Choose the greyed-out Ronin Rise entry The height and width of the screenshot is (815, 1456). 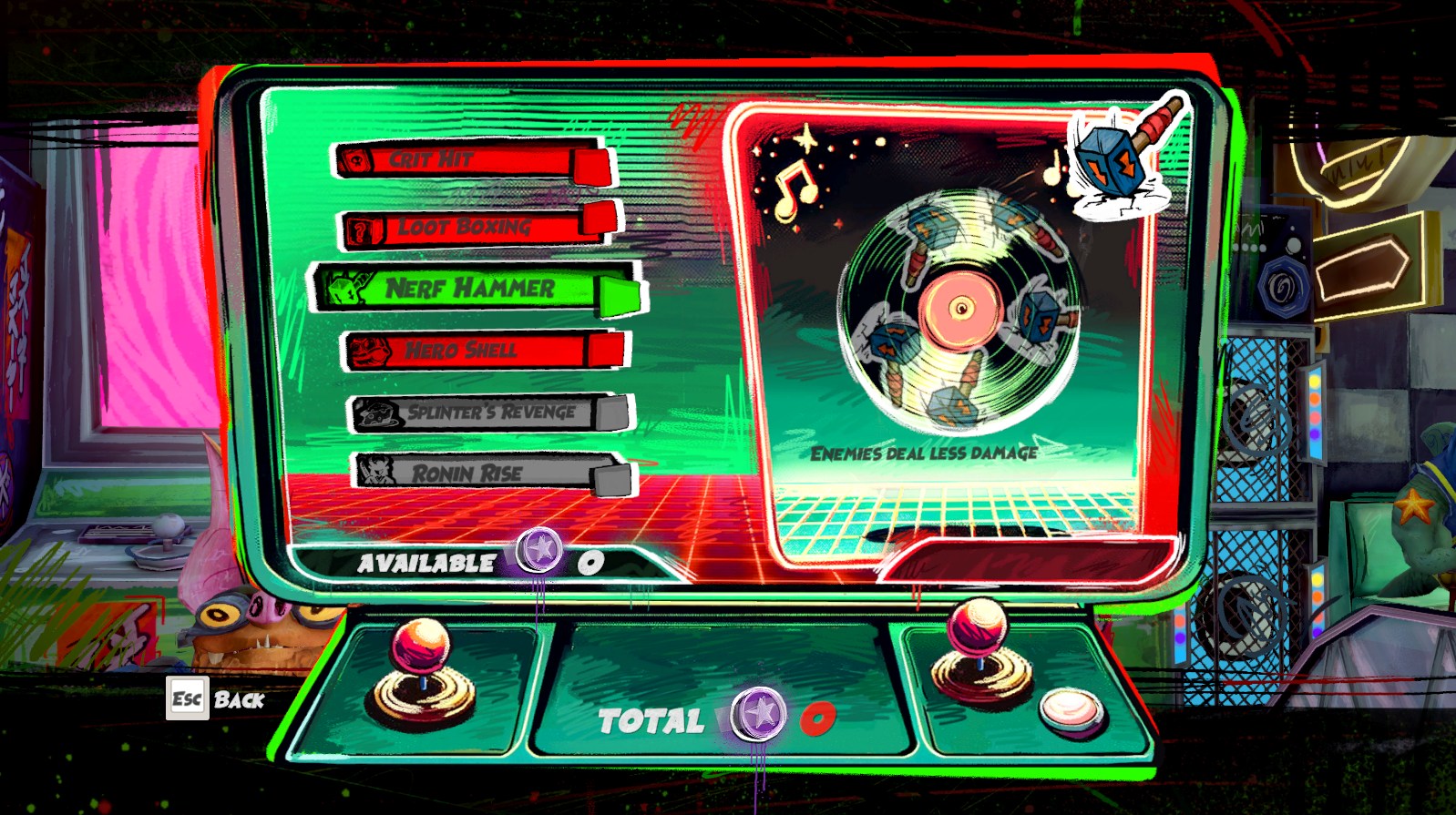click(x=490, y=474)
